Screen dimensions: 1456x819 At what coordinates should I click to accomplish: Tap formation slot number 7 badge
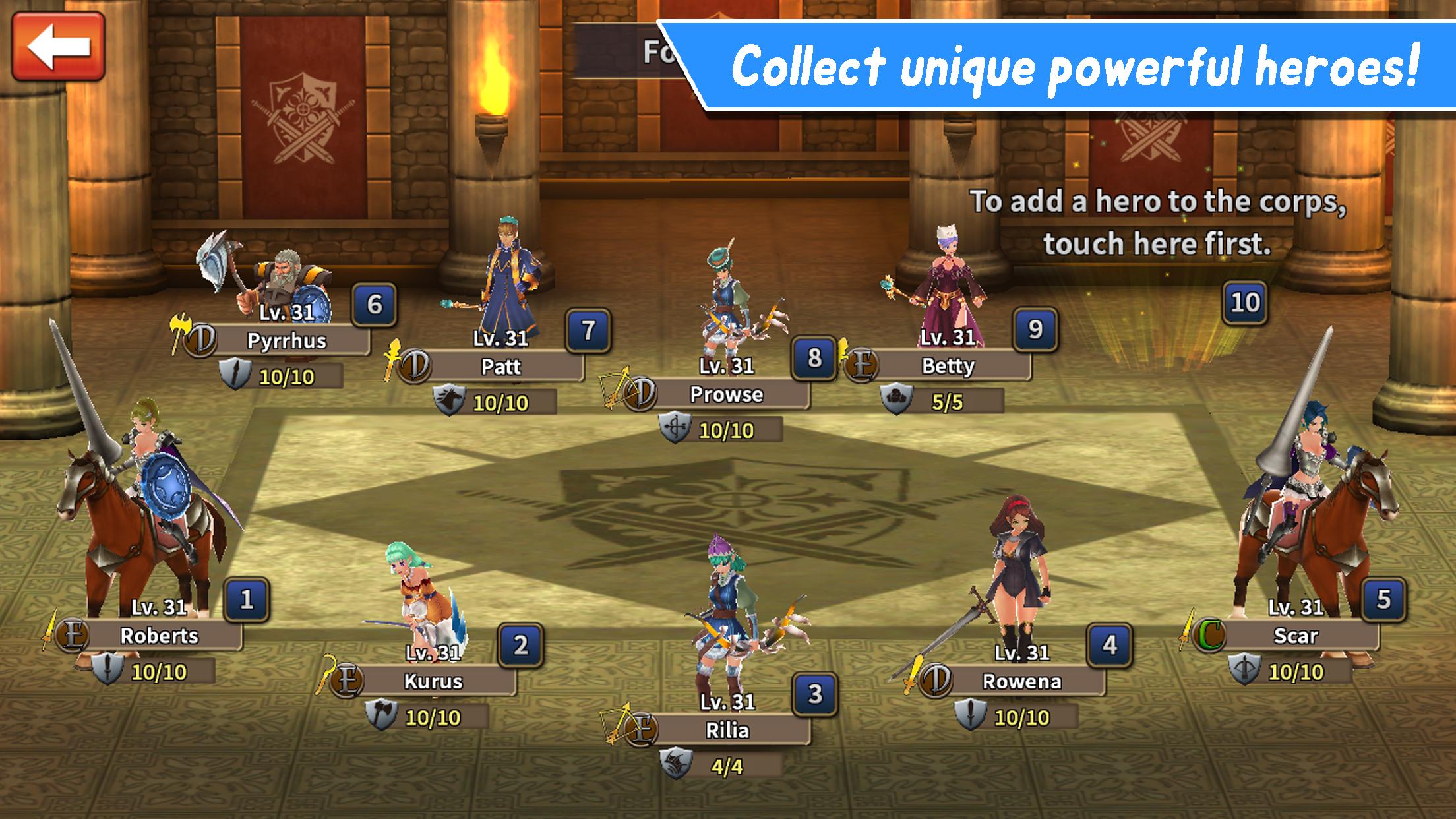pos(588,330)
